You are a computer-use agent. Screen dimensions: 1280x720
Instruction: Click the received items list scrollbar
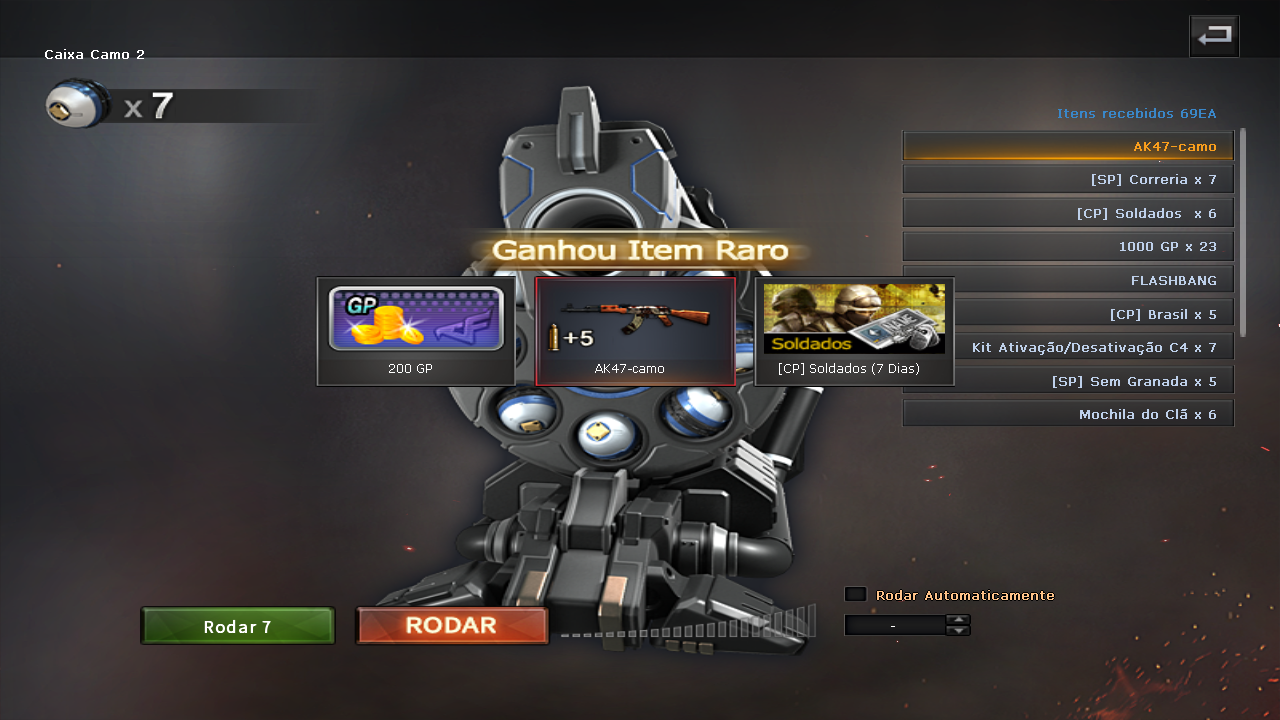point(1243,232)
